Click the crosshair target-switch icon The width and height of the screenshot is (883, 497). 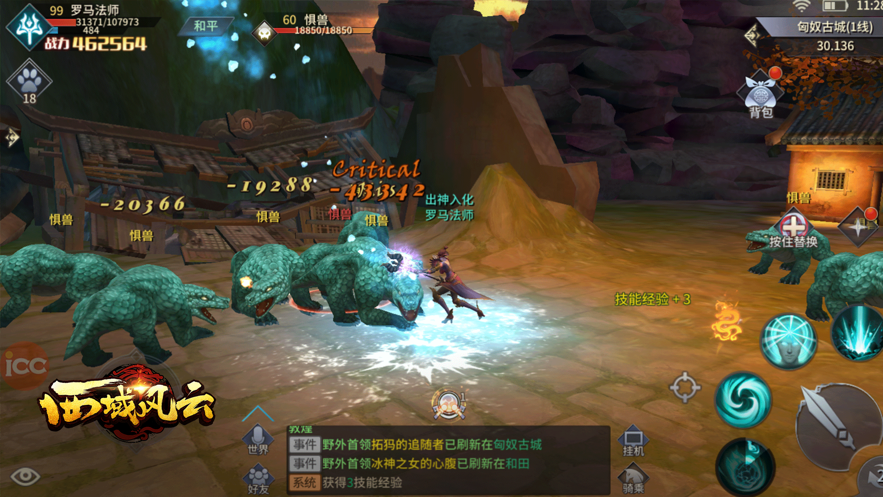(x=685, y=388)
